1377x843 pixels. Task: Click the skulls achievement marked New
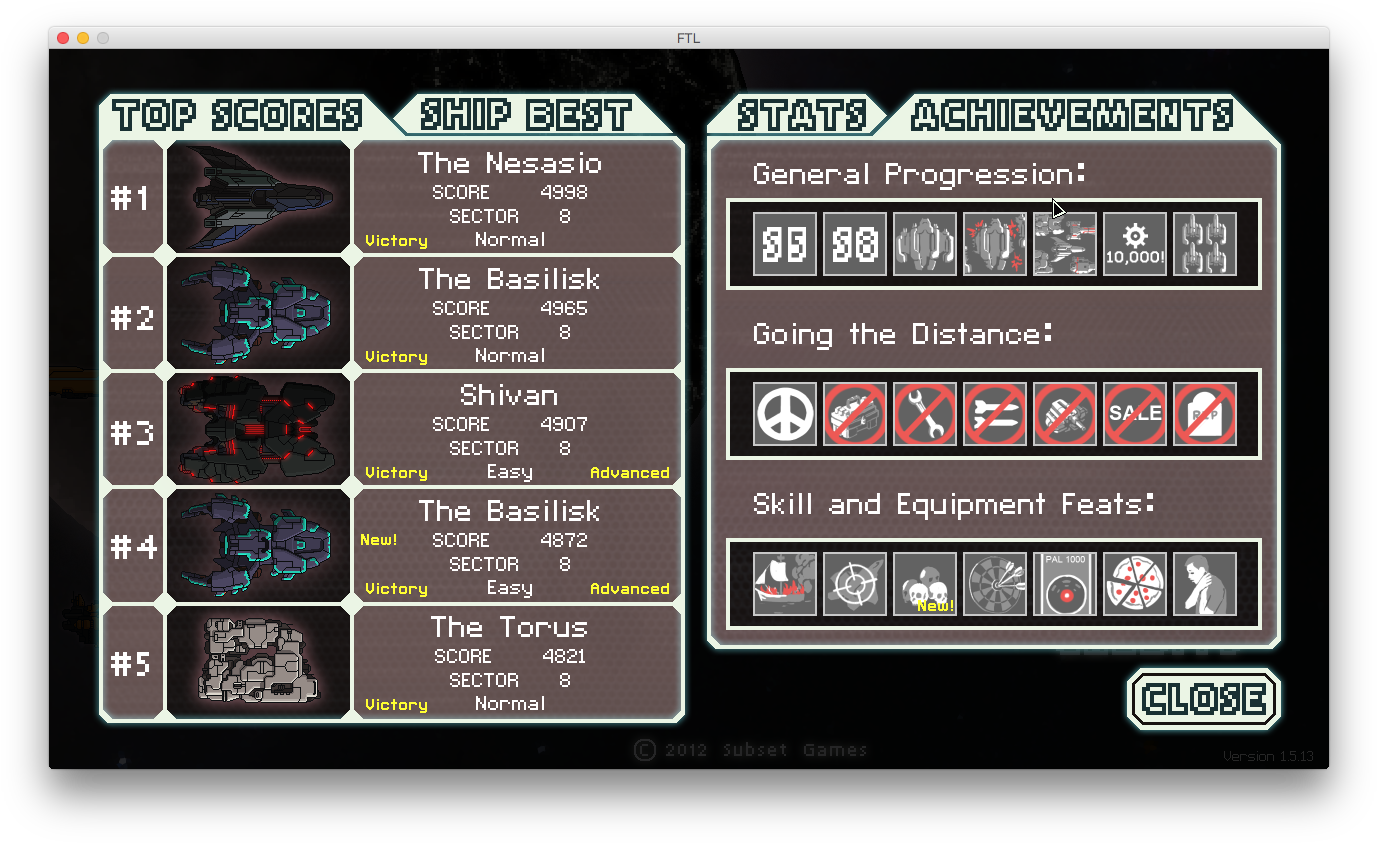[925, 584]
